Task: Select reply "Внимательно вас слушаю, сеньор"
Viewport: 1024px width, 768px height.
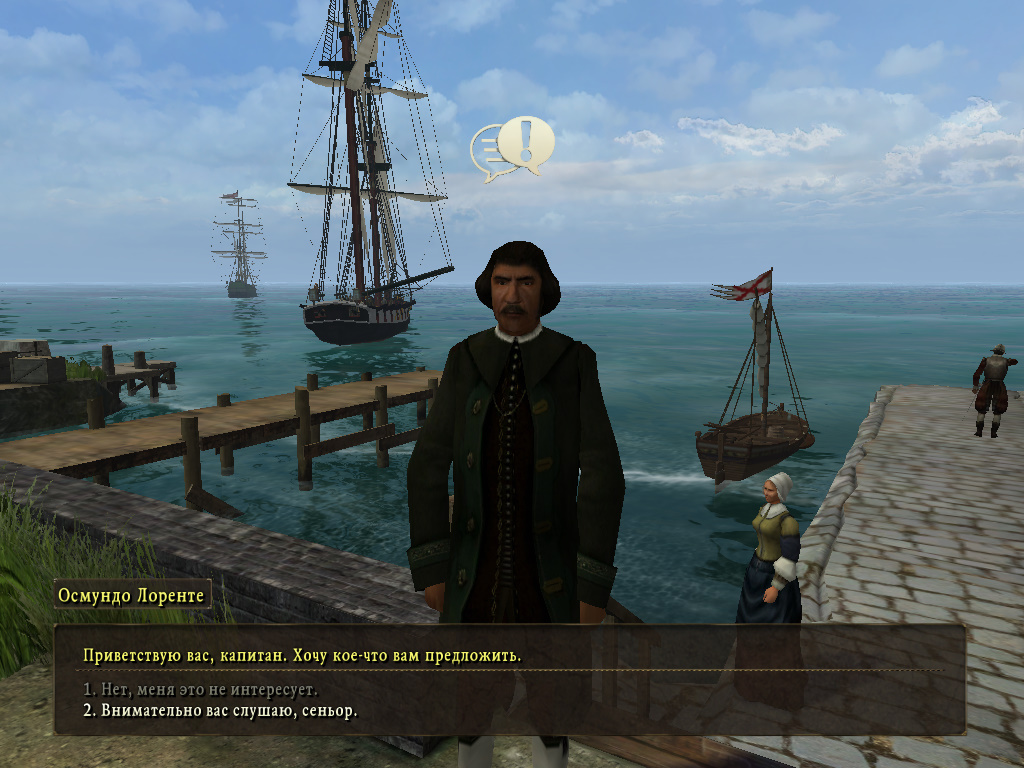Action: tap(220, 711)
